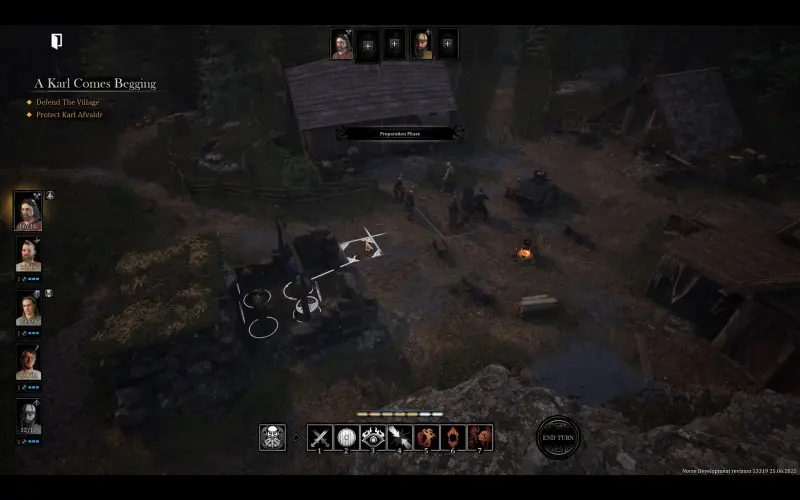Select the long-haired party member portrait
800x500 pixels.
coord(28,311)
